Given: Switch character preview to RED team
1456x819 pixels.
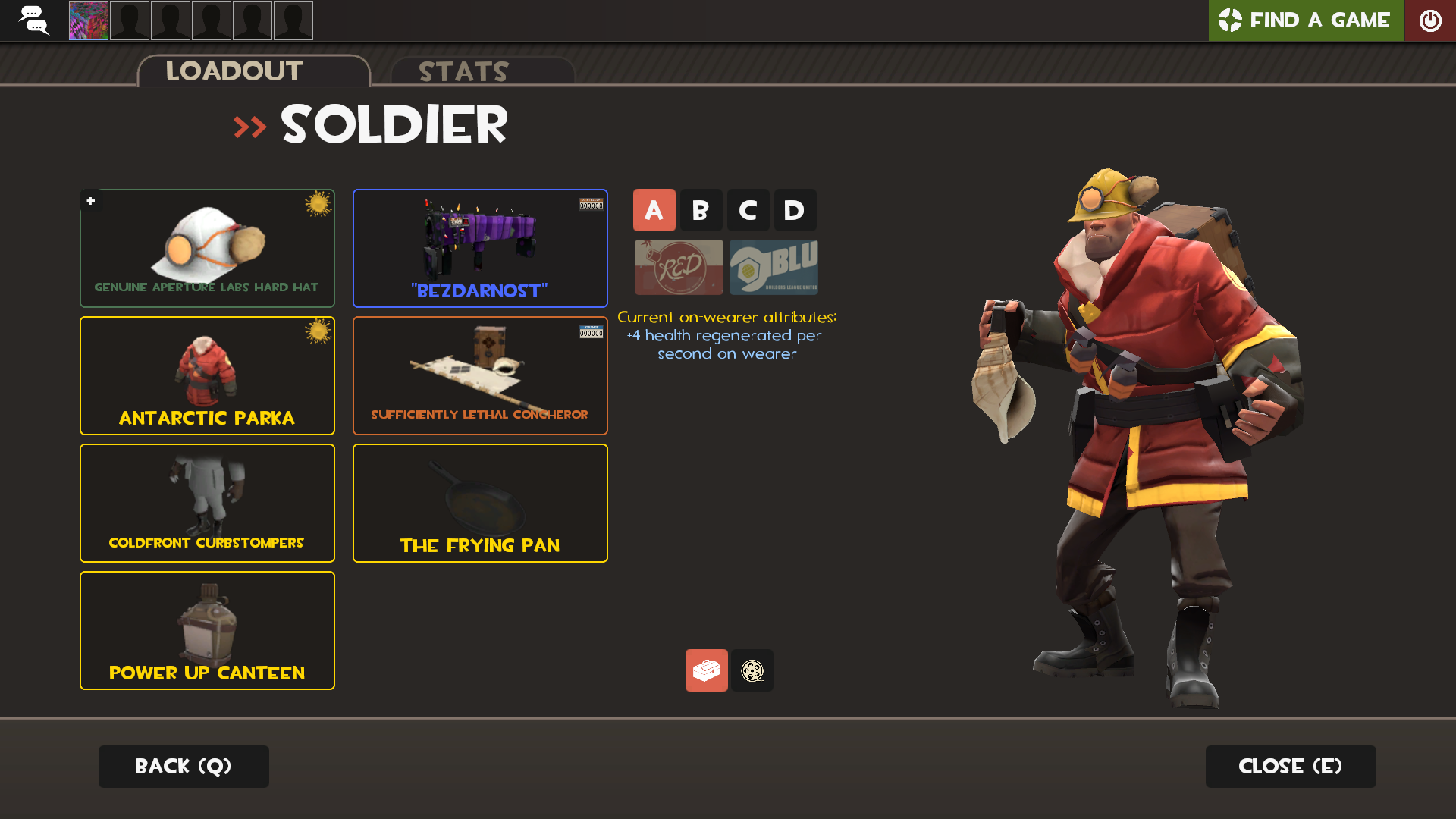Looking at the screenshot, I should (678, 267).
